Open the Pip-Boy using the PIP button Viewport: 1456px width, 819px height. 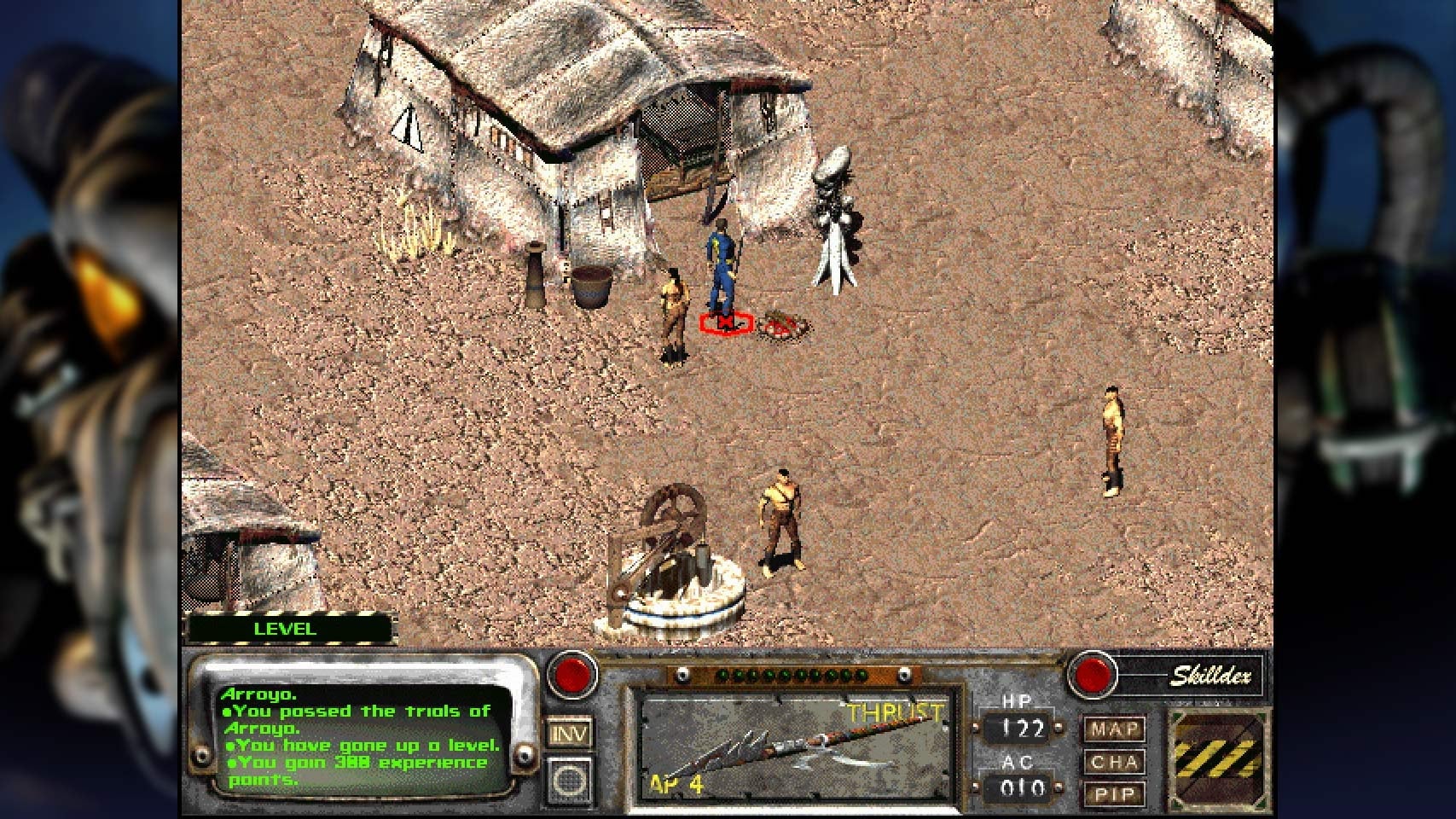click(1113, 794)
